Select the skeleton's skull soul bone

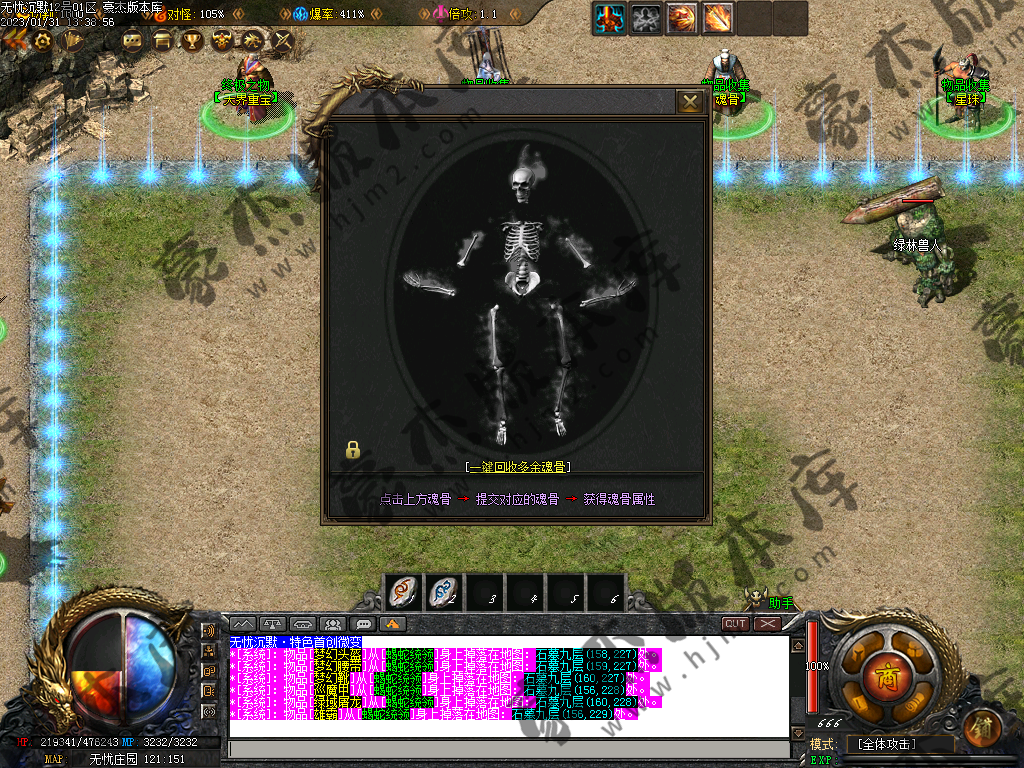click(521, 183)
